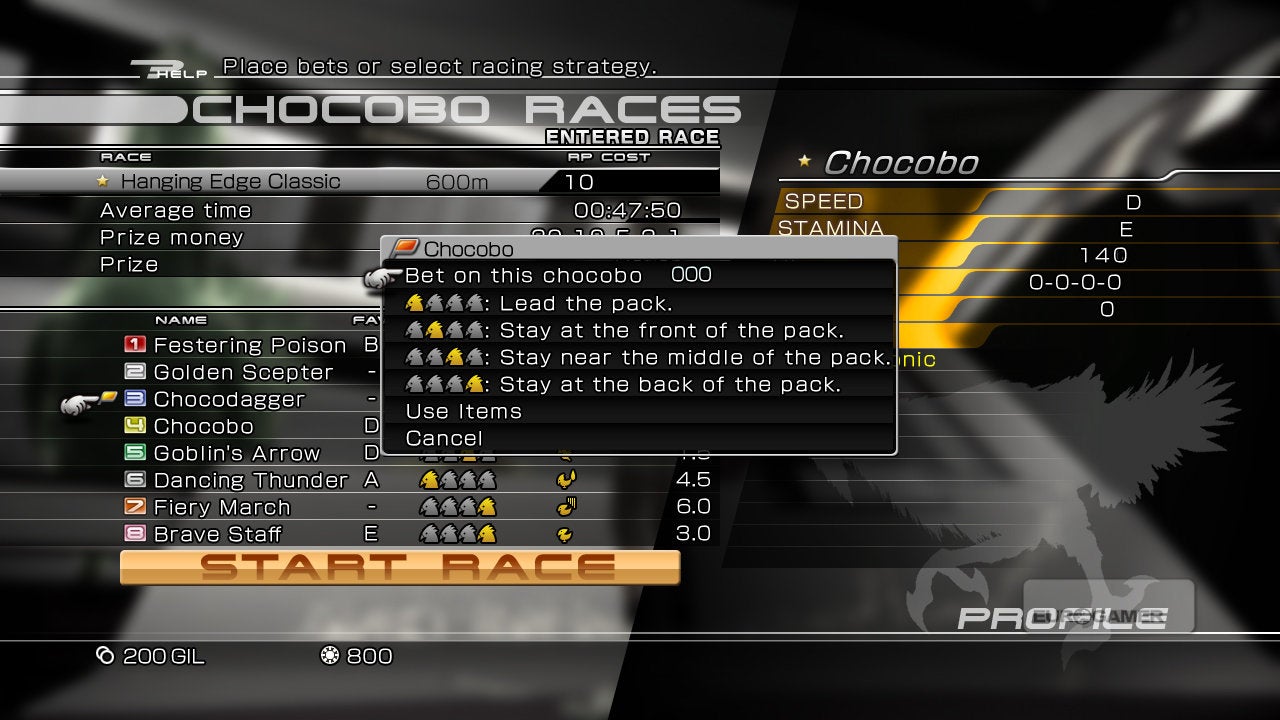Choose the Lead the pack strategy

tap(585, 303)
